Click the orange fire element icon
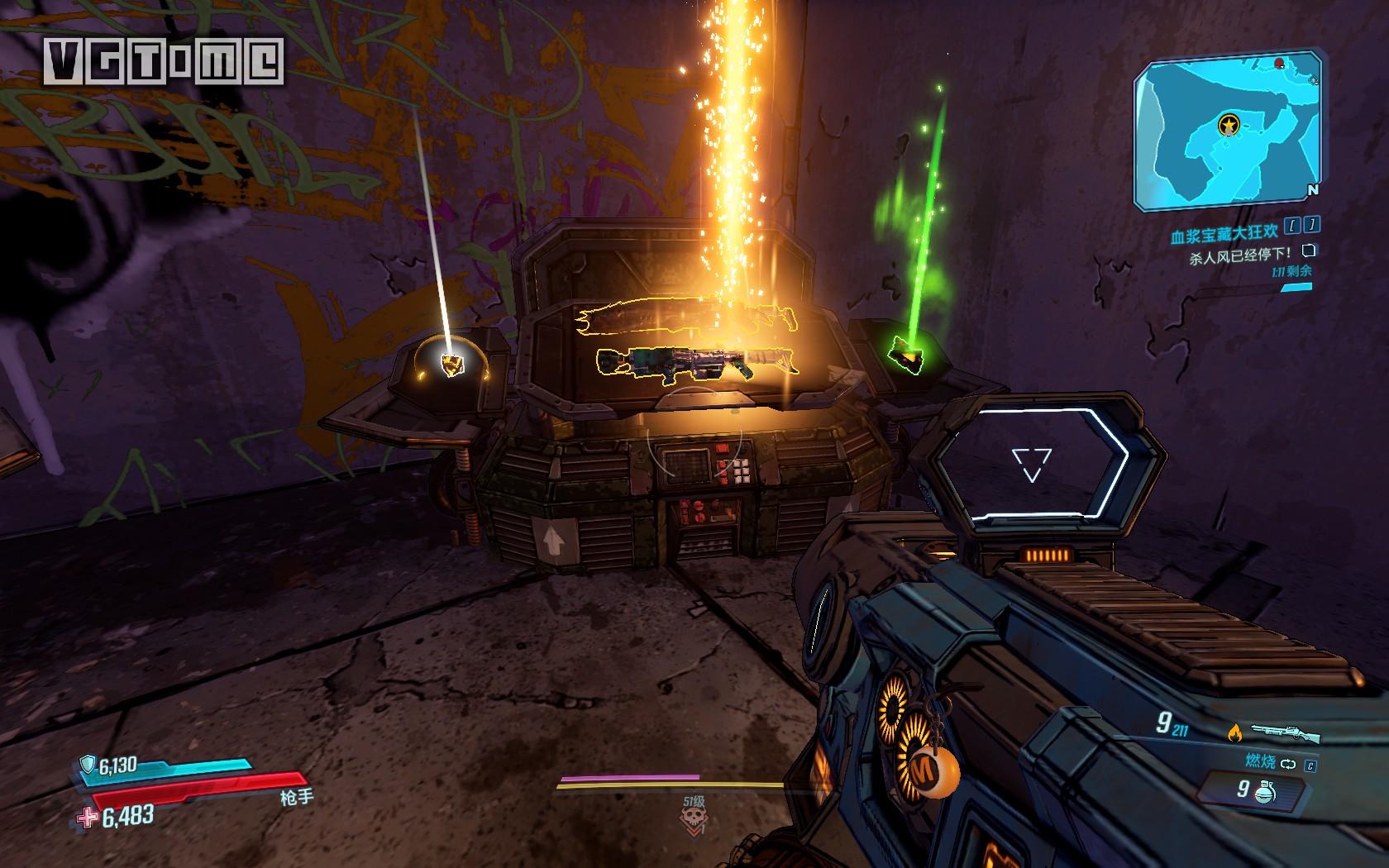 [1236, 732]
